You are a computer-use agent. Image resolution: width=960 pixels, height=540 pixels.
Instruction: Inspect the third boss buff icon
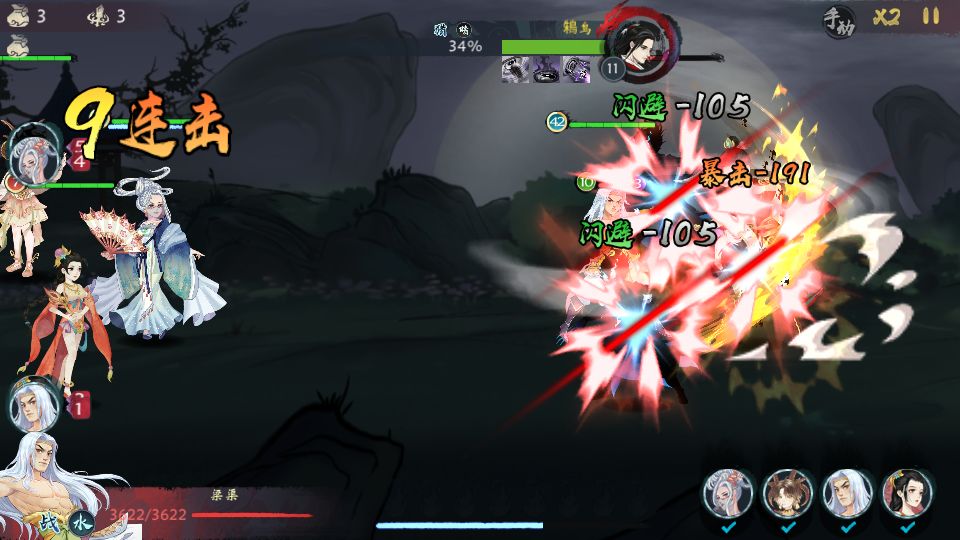(x=577, y=69)
